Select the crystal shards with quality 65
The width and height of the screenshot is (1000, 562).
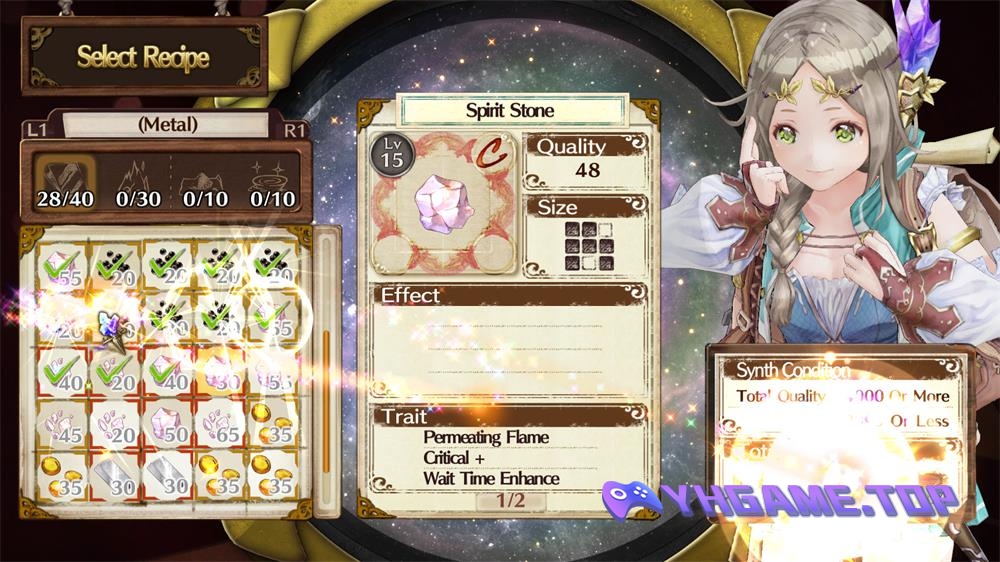point(220,424)
